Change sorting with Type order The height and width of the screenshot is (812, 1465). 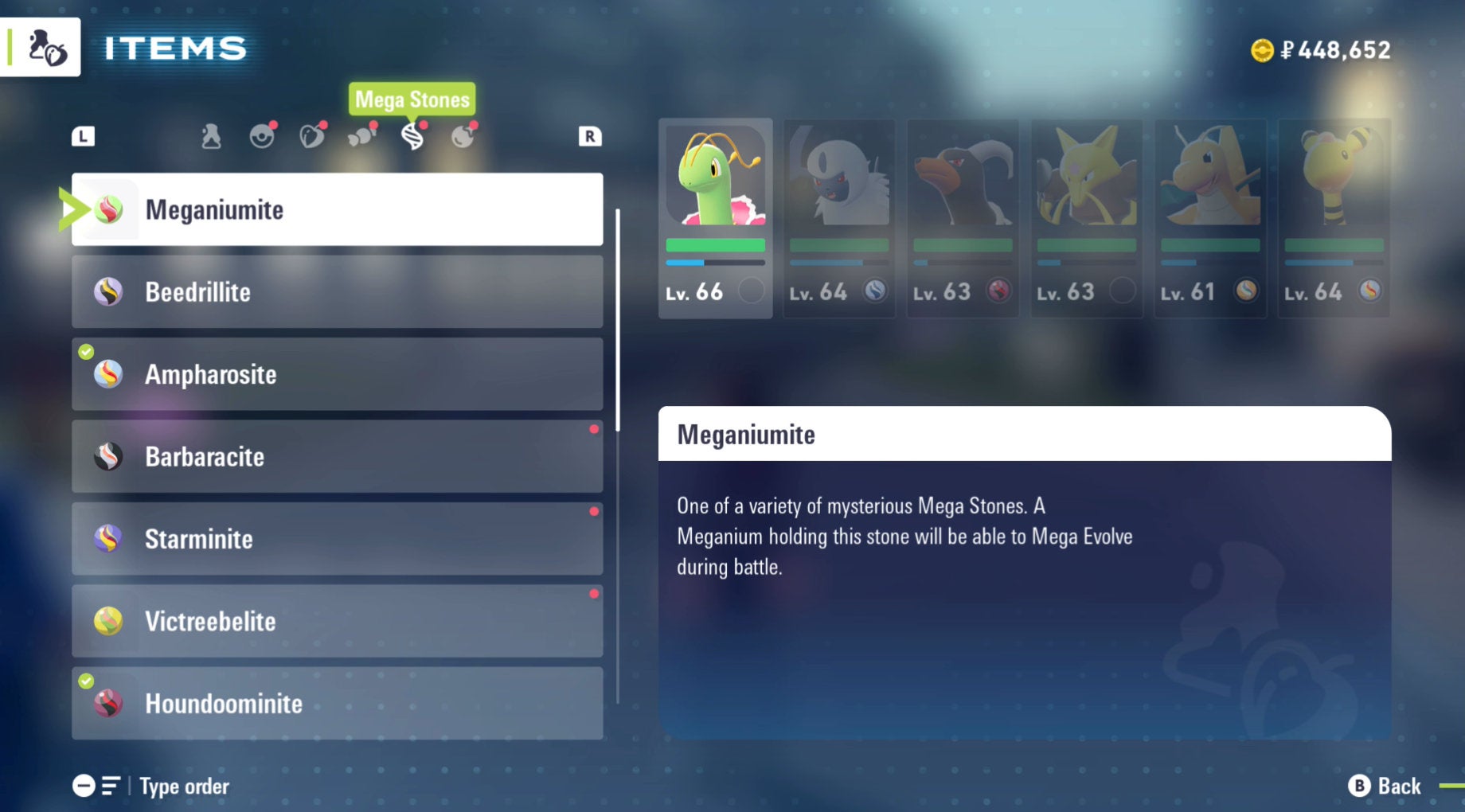pos(151,787)
